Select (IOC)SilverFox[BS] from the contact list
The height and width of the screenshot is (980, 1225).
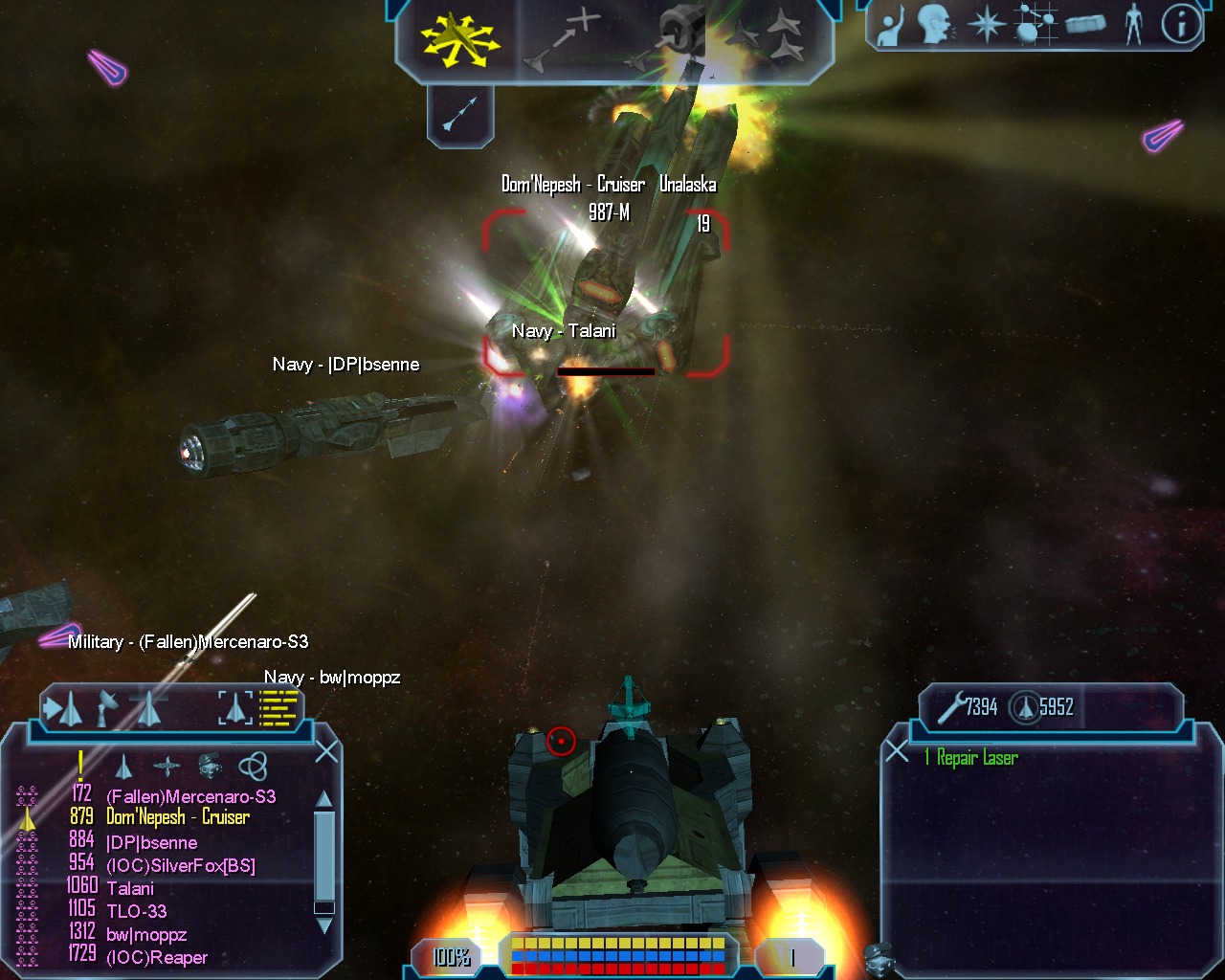(x=181, y=866)
